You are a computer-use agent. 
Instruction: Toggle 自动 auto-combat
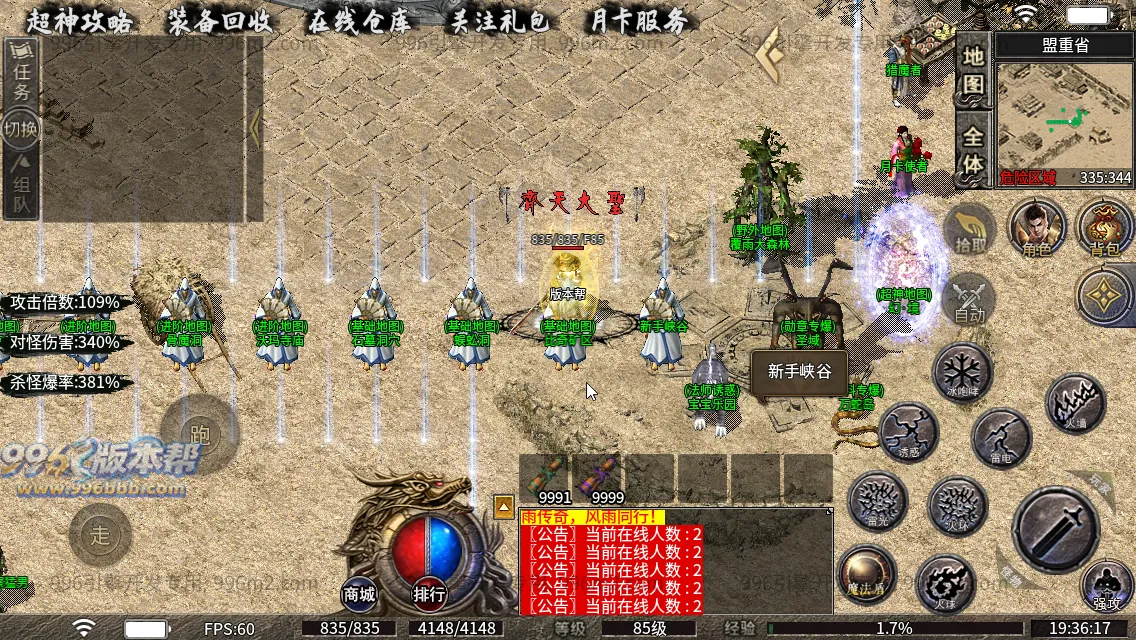969,298
